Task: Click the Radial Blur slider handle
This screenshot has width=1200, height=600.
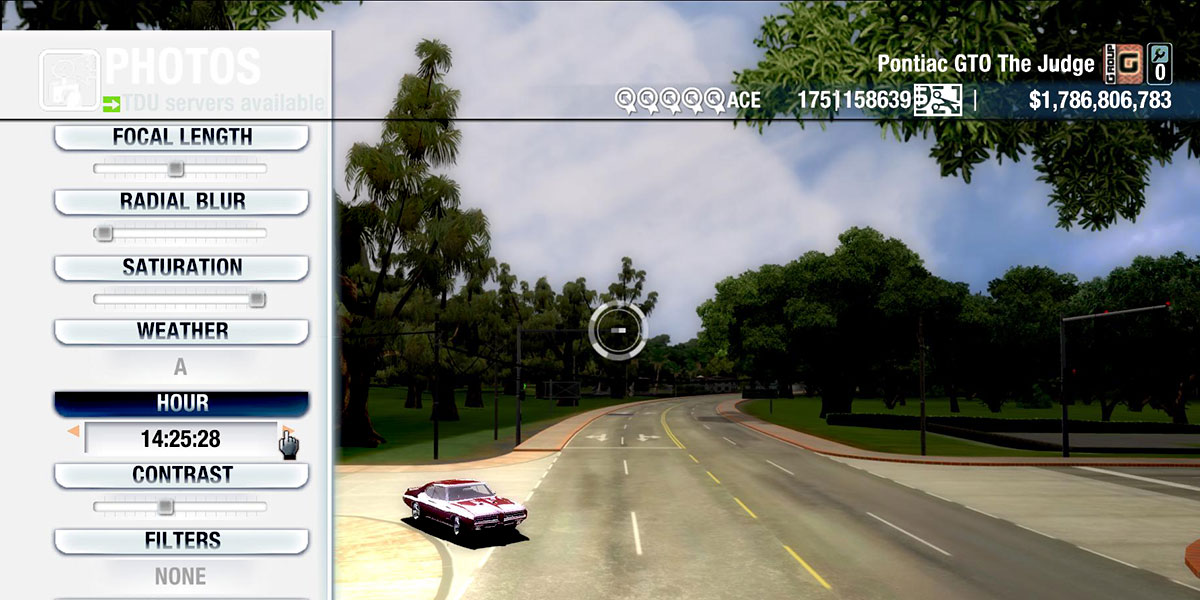Action: [x=102, y=233]
